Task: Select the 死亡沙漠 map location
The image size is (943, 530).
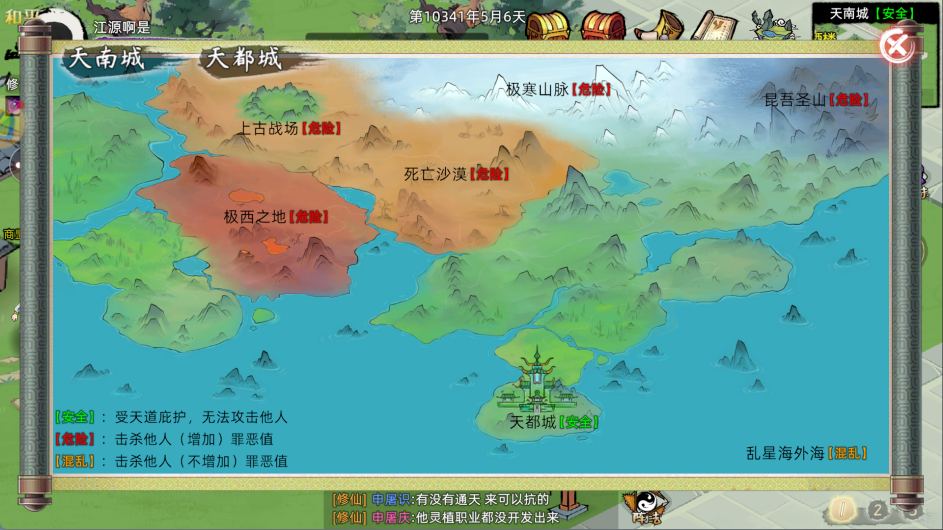Action: pyautogui.click(x=455, y=173)
